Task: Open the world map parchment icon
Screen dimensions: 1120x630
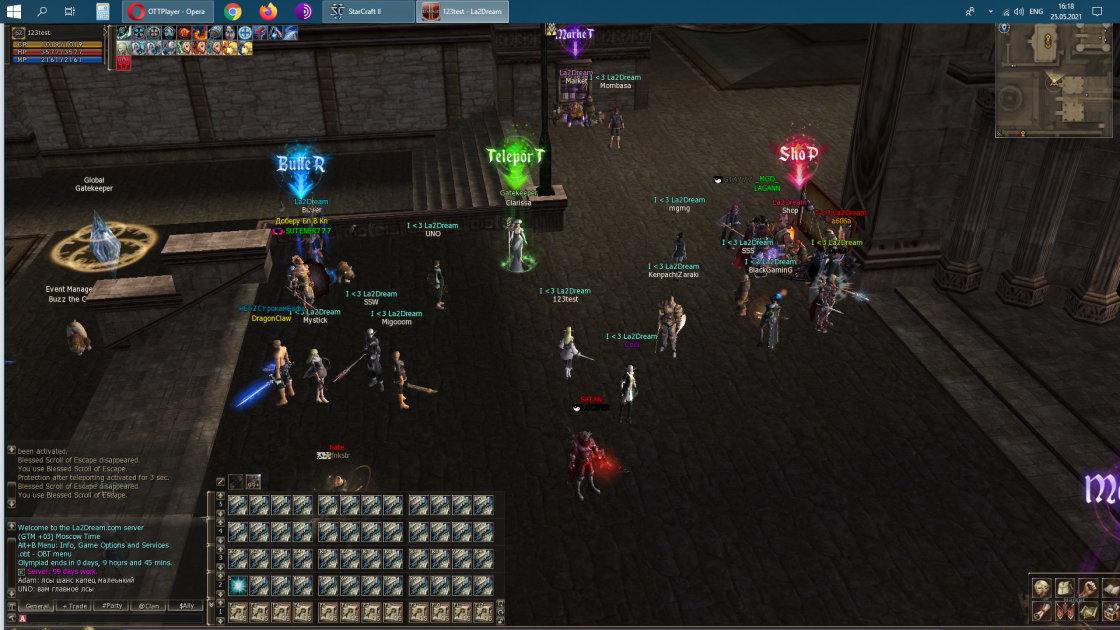Action: click(1089, 611)
